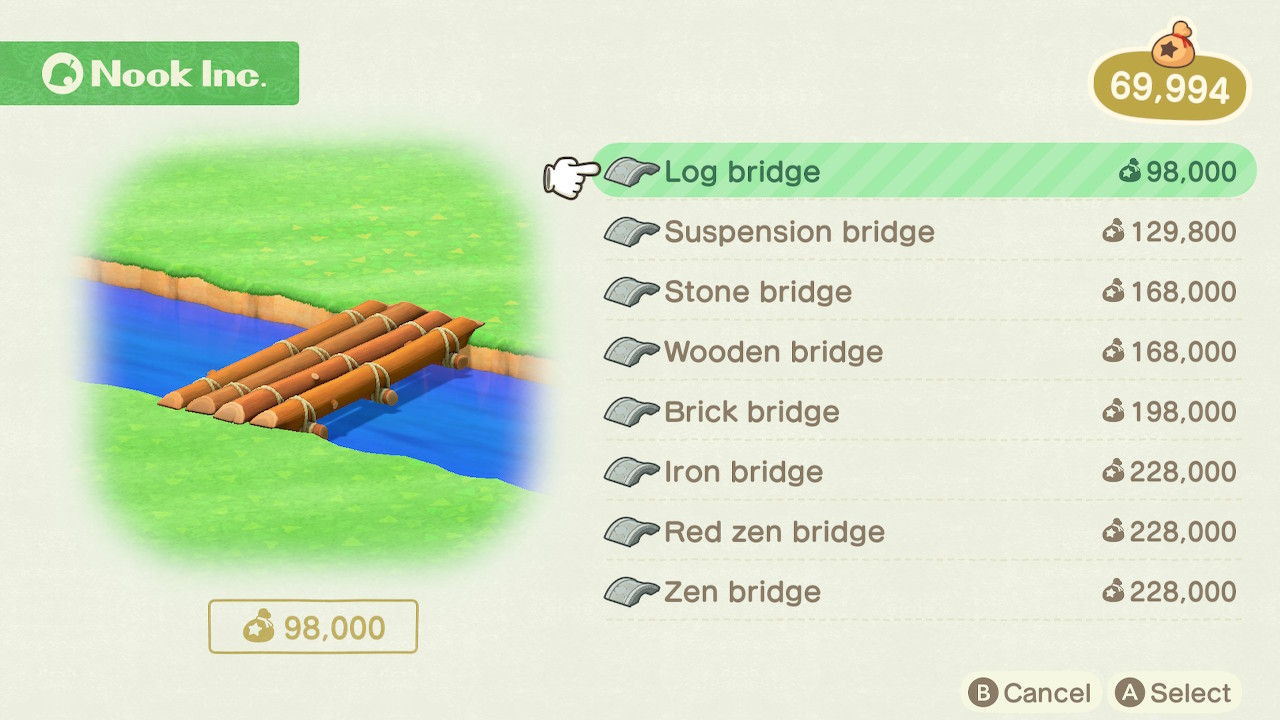The image size is (1280, 720).
Task: Click the Iron bridge blueprint icon
Action: tap(630, 472)
